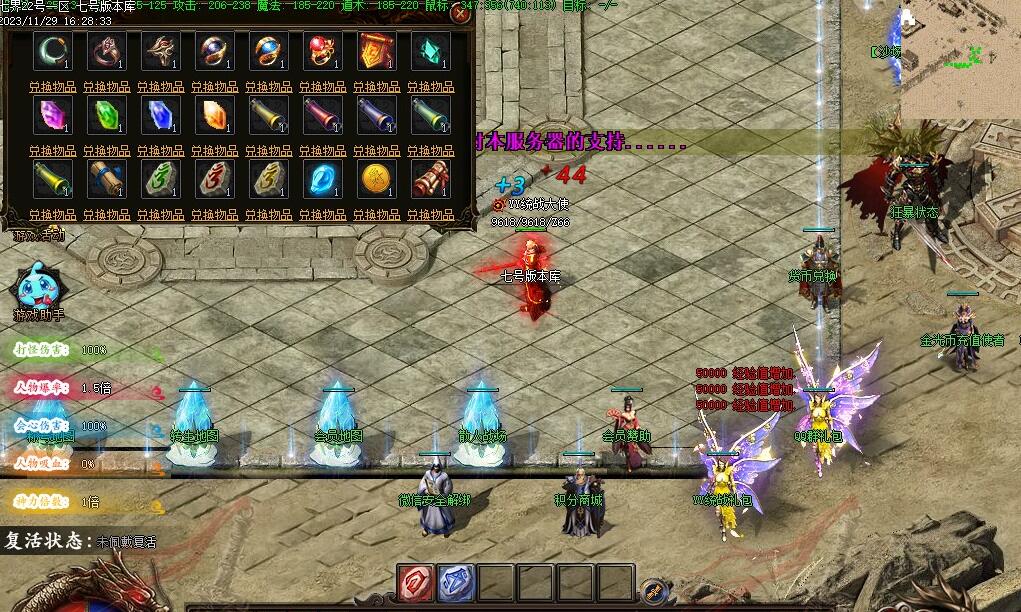Pick the red ruby gold ring
The image size is (1021, 612).
tap(322, 51)
